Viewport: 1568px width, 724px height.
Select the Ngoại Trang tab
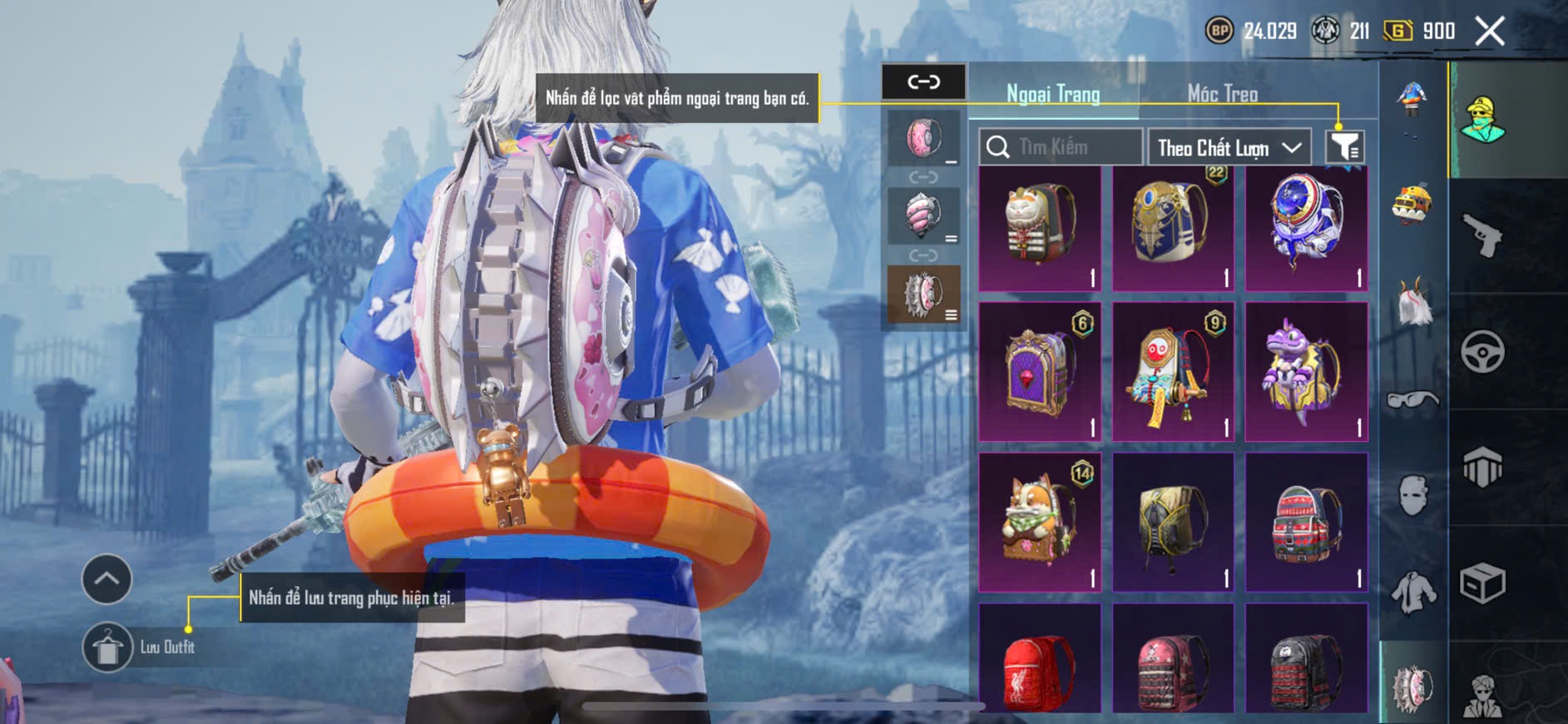pos(1053,94)
